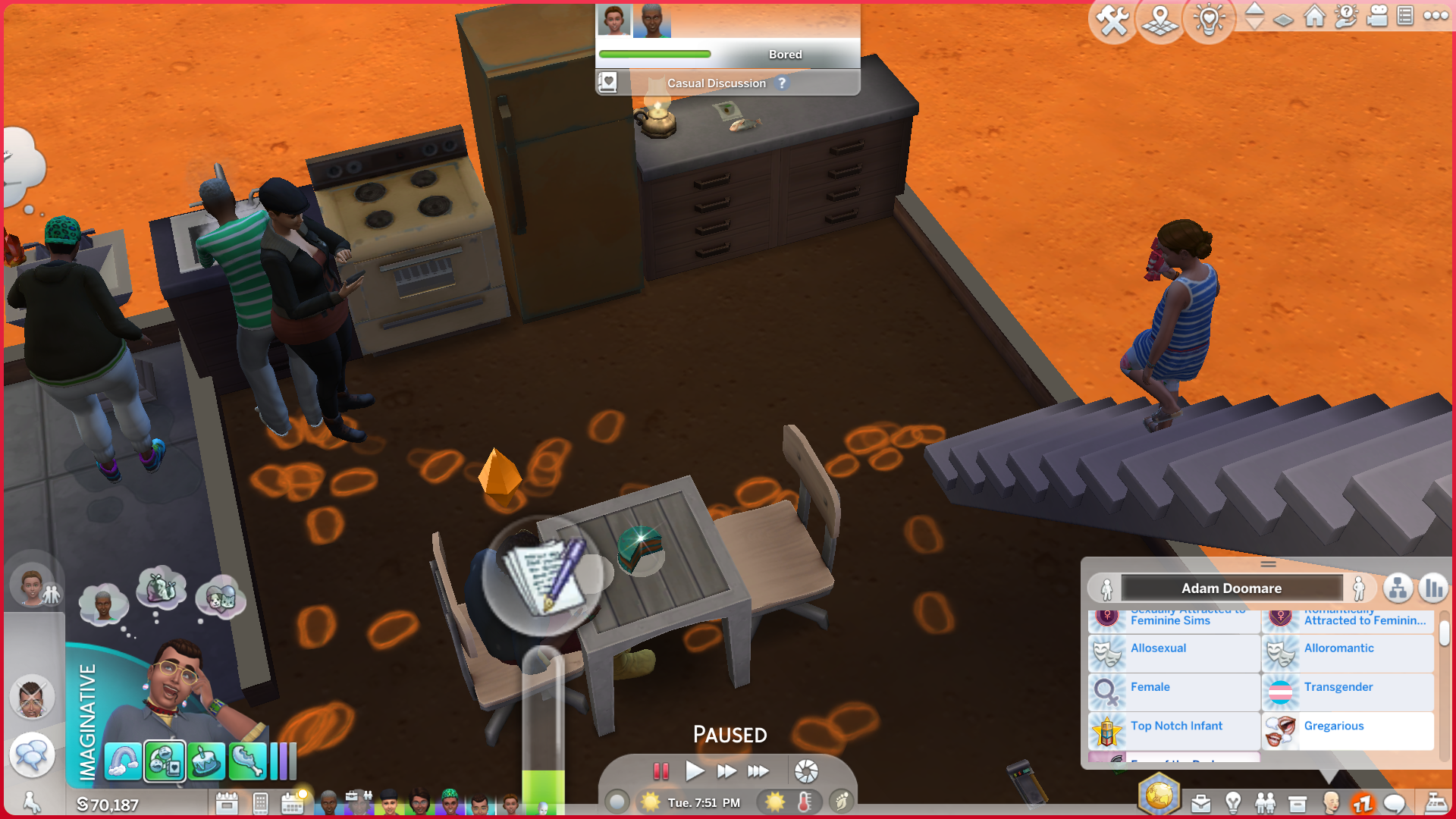Open Build Mode with the hammer and wrench
1456x819 pixels.
click(x=1112, y=20)
